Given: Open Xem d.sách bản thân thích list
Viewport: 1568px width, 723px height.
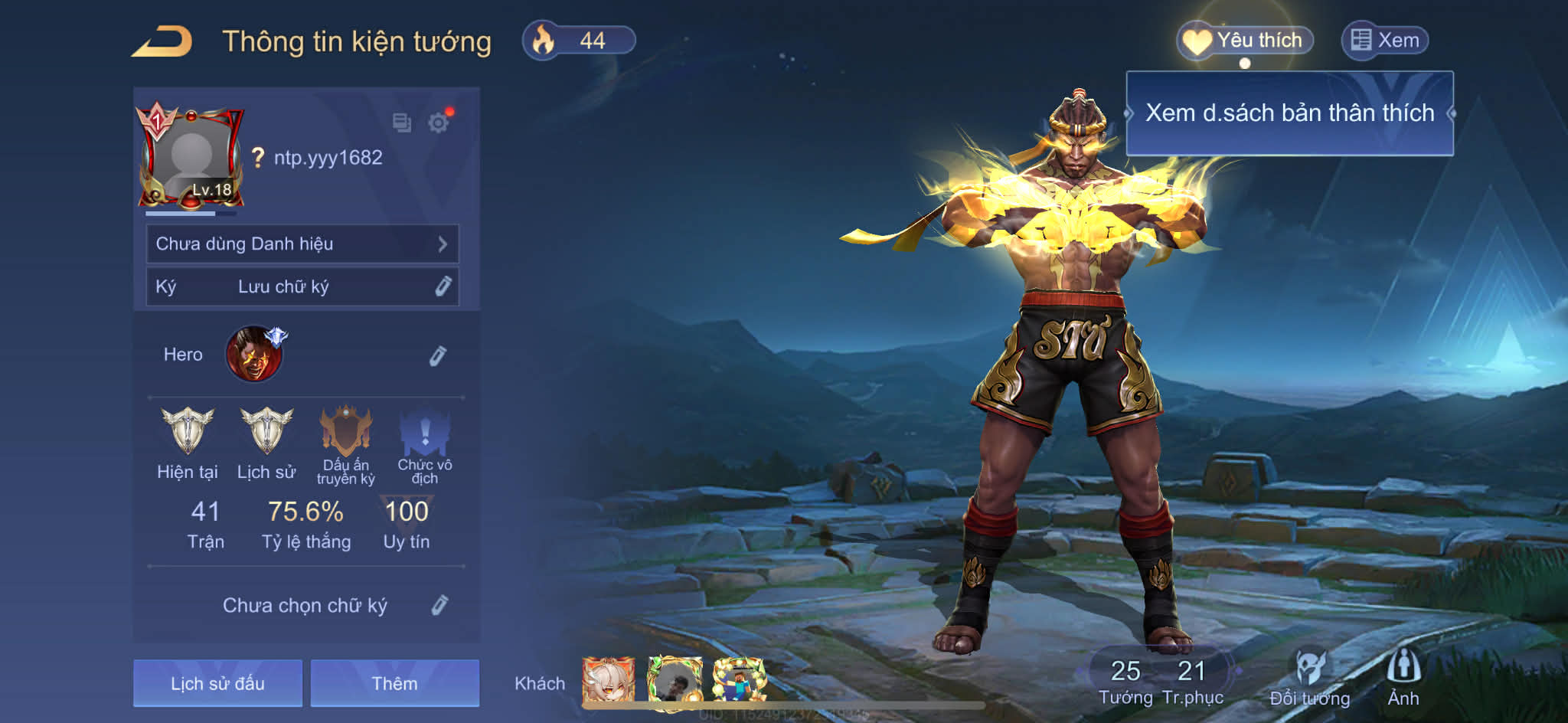Looking at the screenshot, I should tap(1289, 113).
